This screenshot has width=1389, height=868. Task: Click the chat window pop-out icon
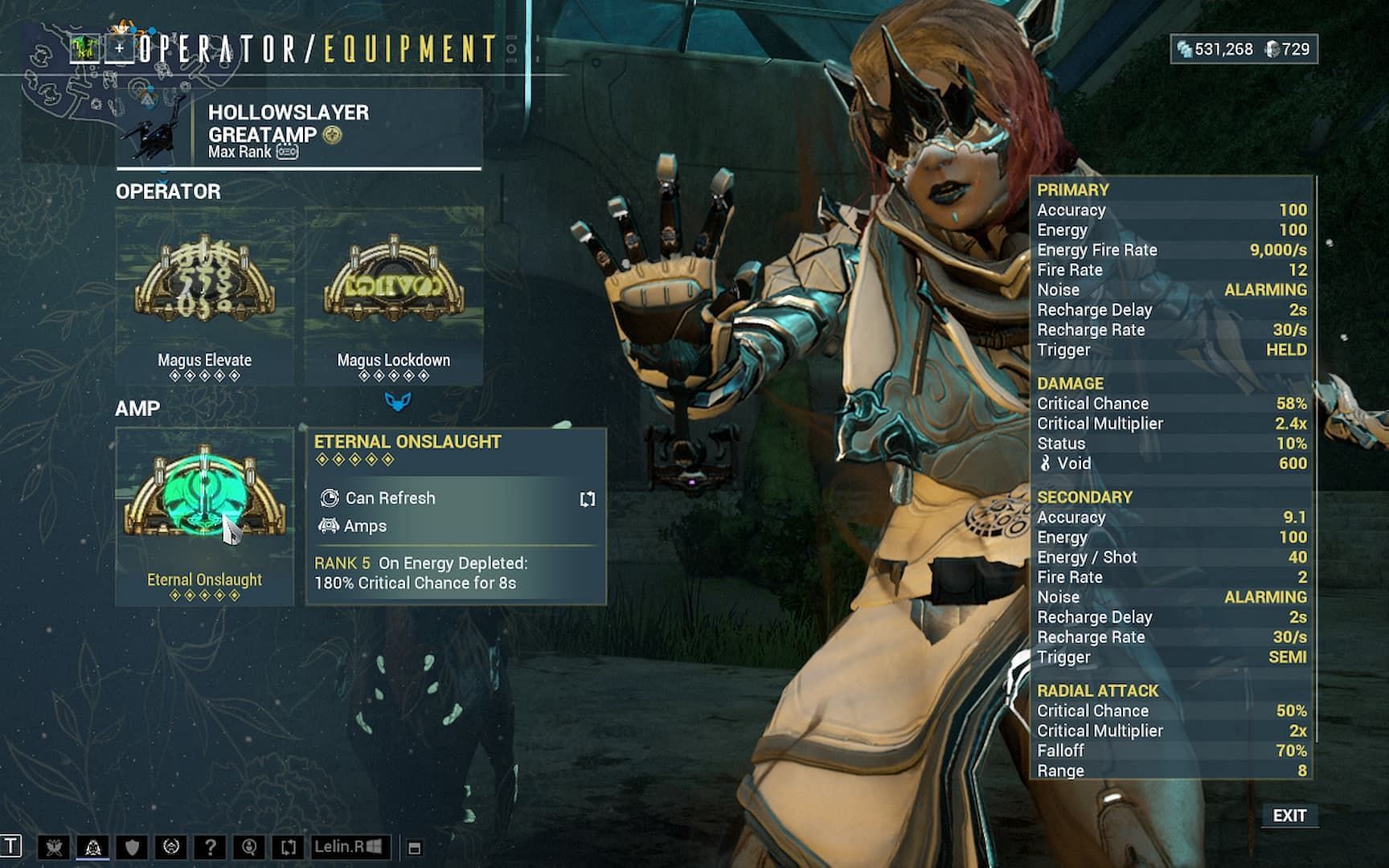[x=415, y=848]
